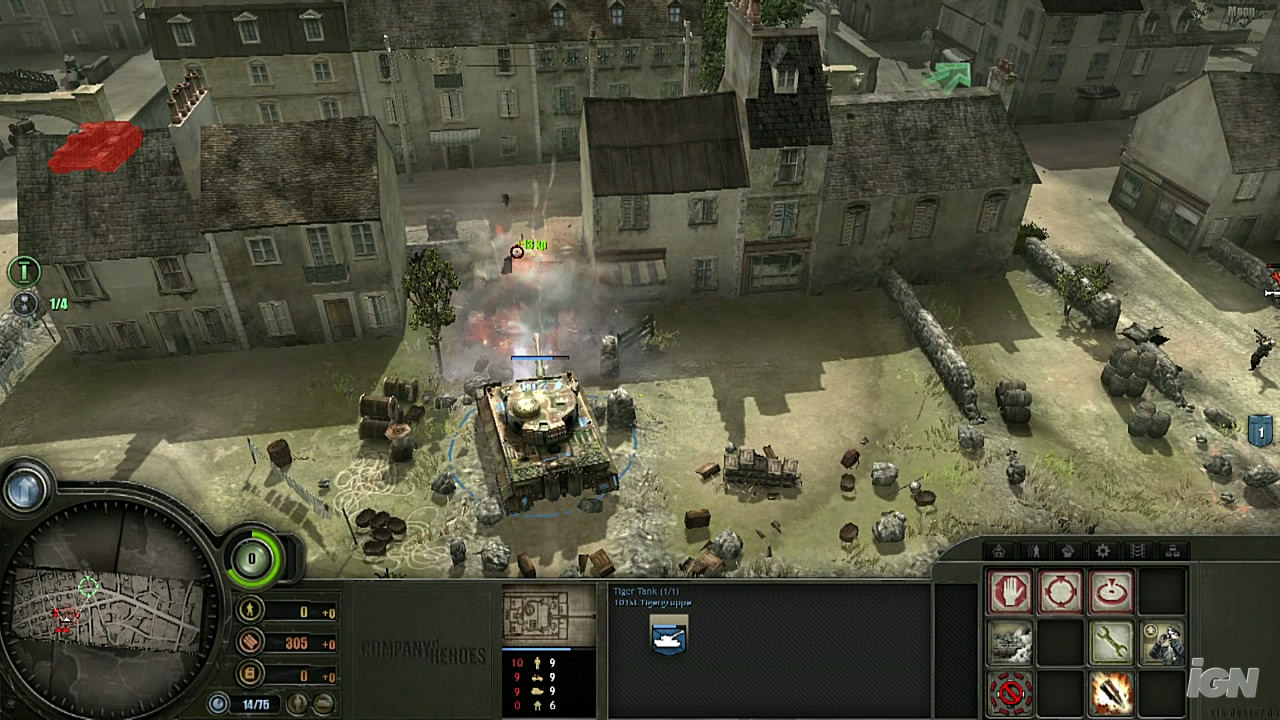Click the round blue button beside the 14/75 population
1280x720 pixels.
point(219,704)
